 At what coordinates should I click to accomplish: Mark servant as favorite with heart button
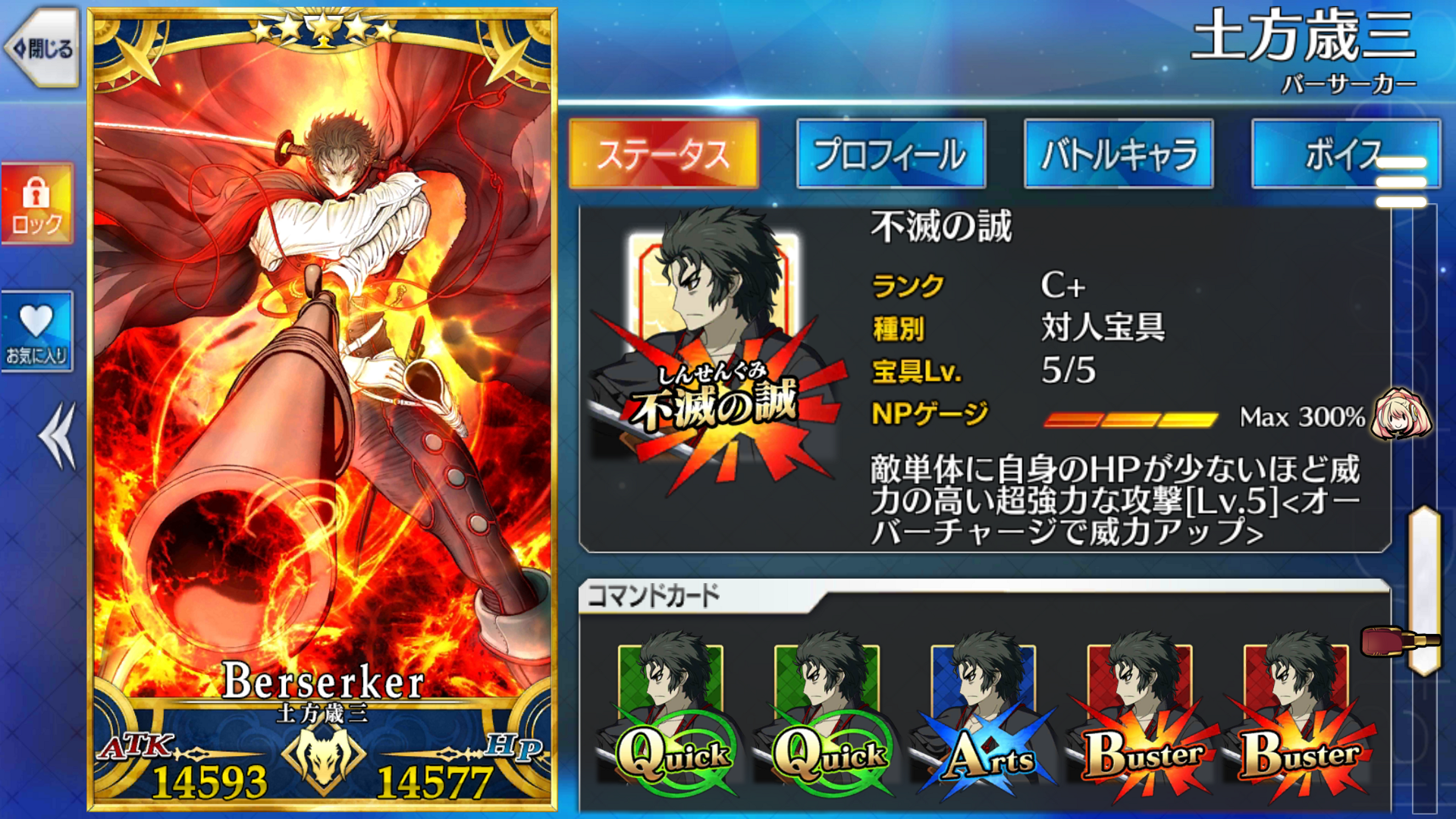(37, 331)
